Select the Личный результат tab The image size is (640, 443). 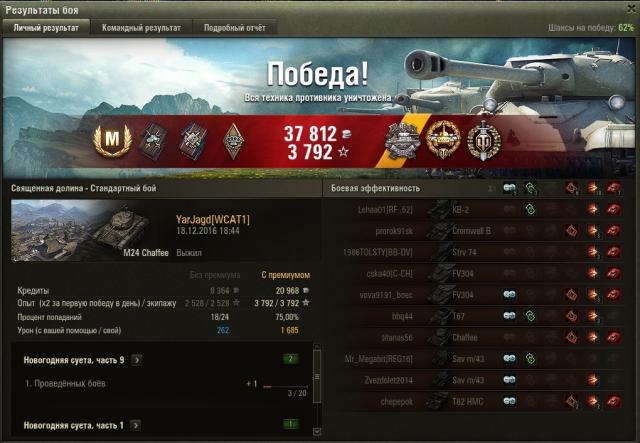pyautogui.click(x=46, y=28)
